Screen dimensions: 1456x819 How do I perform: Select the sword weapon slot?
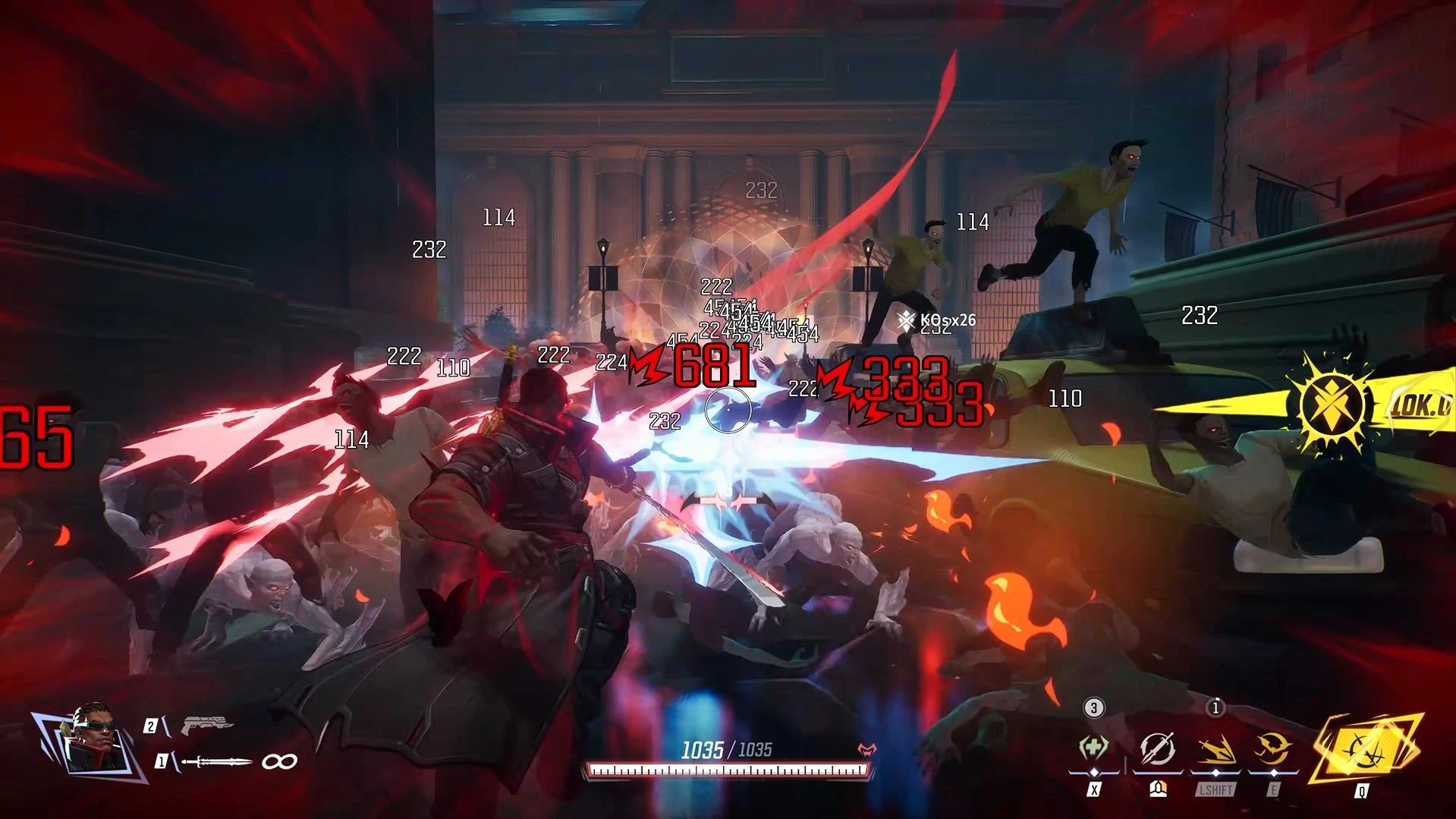tap(217, 761)
